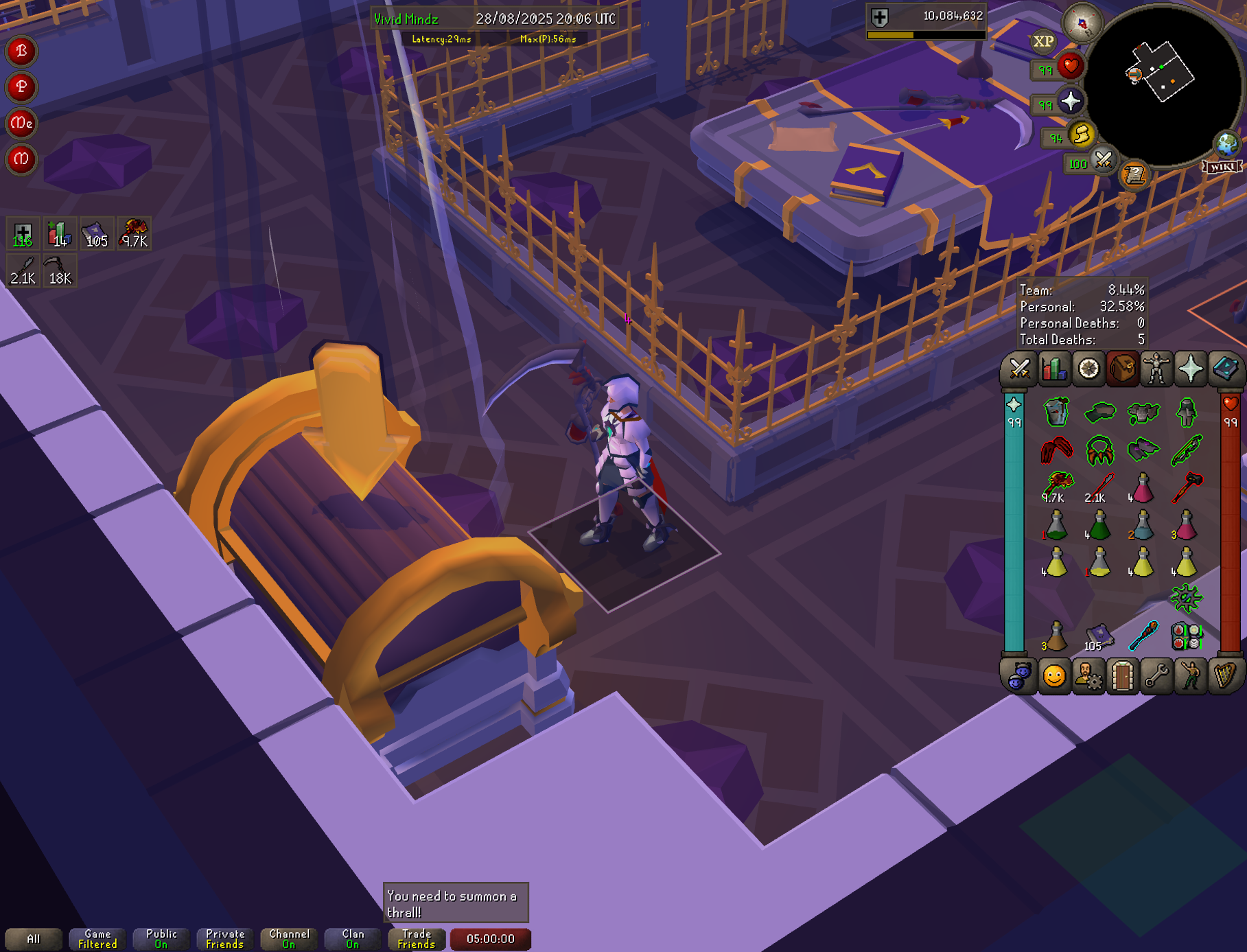The height and width of the screenshot is (952, 1247).
Task: Click the compass to face north
Action: click(1082, 23)
